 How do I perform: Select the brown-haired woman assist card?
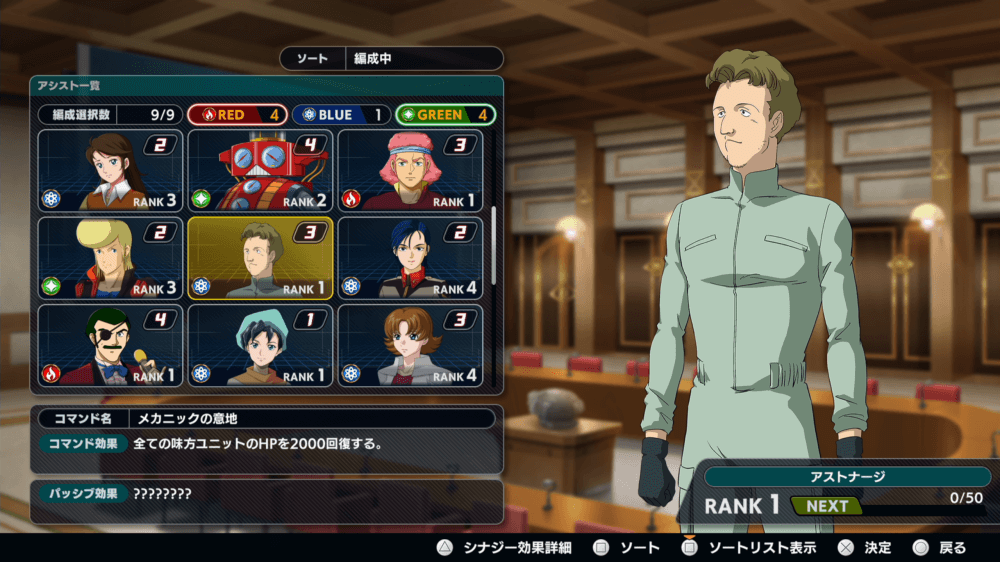110,170
